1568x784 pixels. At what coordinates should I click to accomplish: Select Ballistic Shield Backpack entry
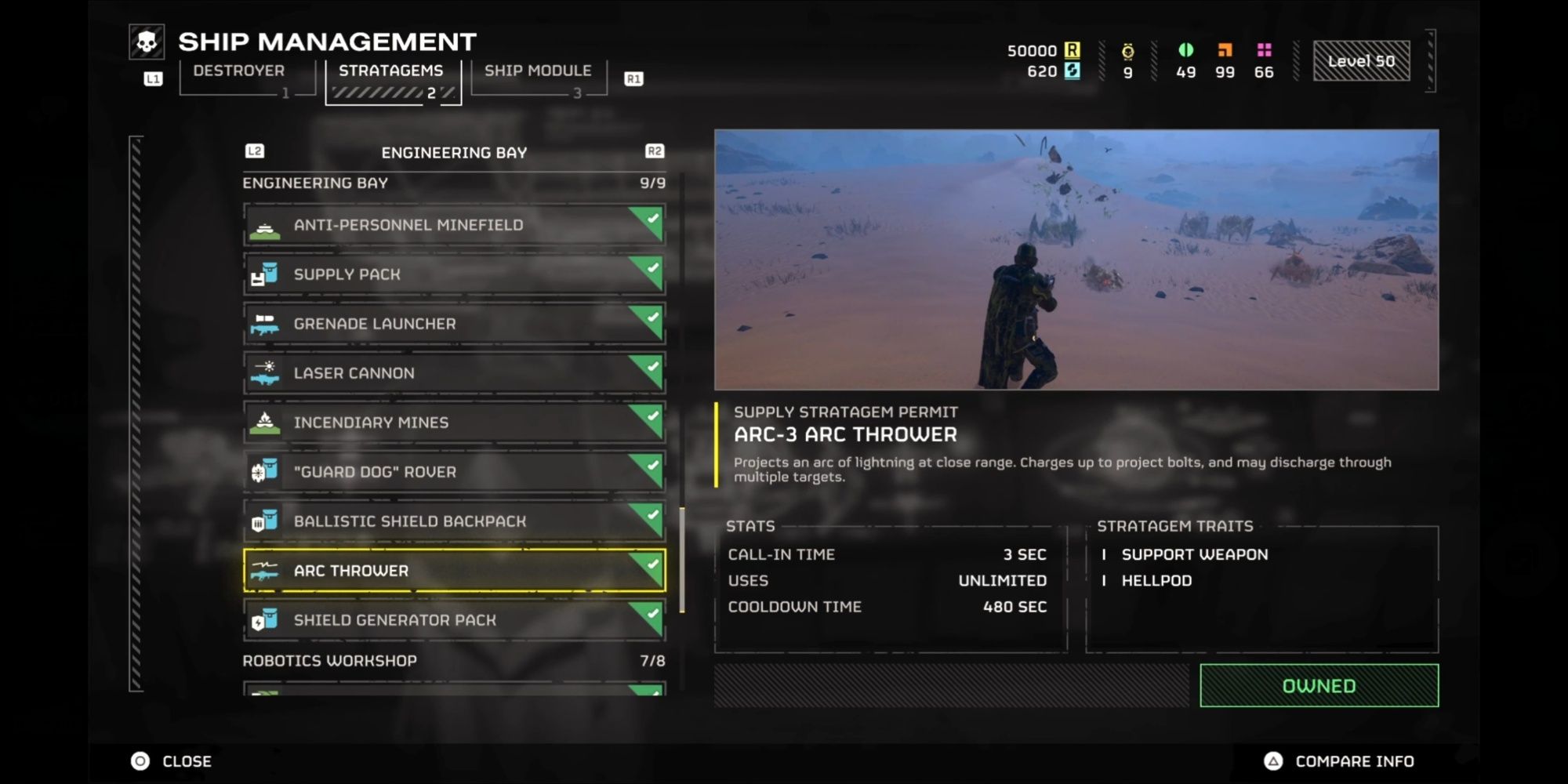pyautogui.click(x=454, y=521)
